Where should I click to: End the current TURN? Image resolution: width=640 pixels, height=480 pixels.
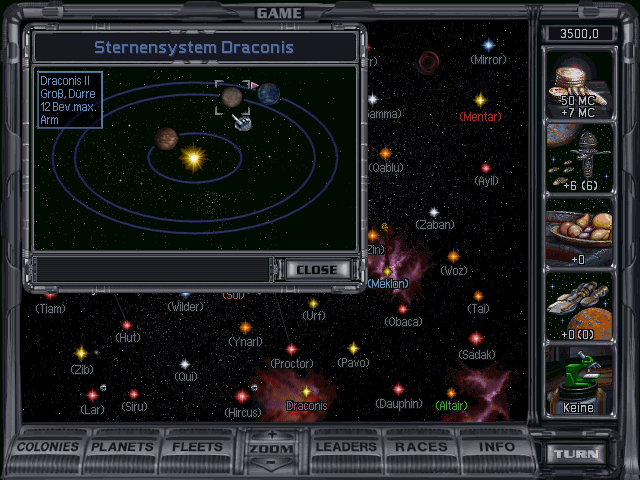[x=579, y=453]
